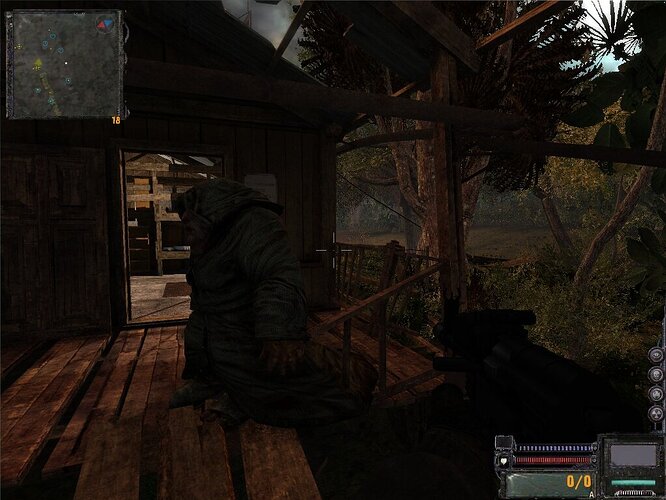
Task: Select the eye visibility indicator icon
Action: pos(656,354)
